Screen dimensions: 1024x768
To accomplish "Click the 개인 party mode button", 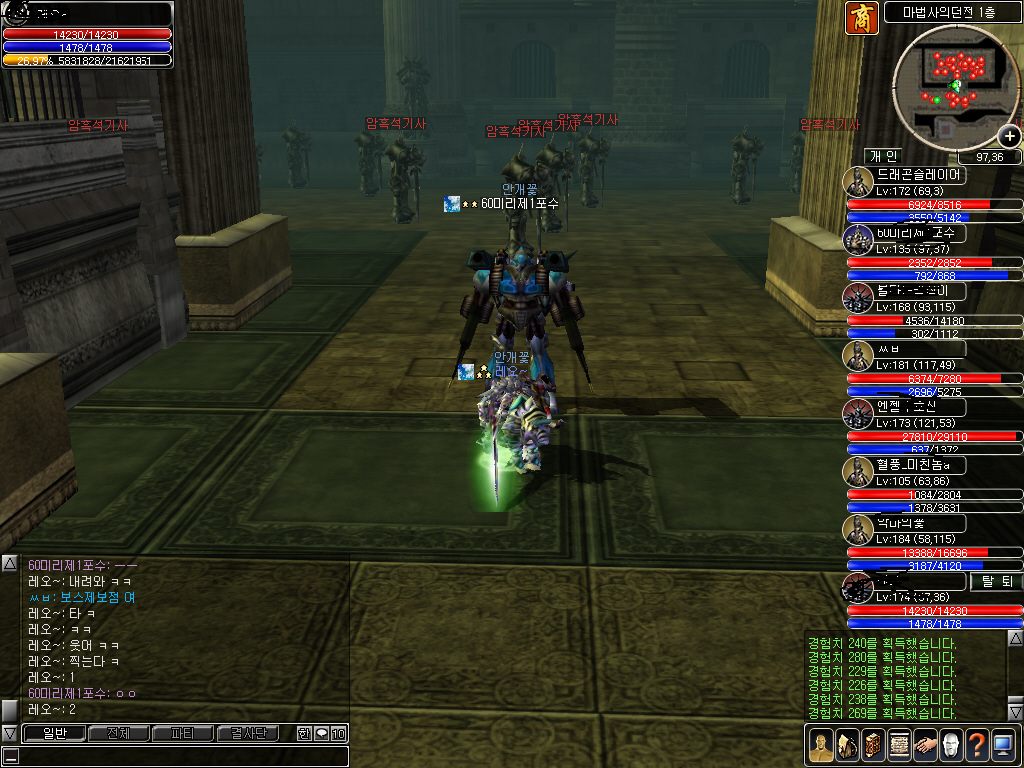I will coord(884,156).
